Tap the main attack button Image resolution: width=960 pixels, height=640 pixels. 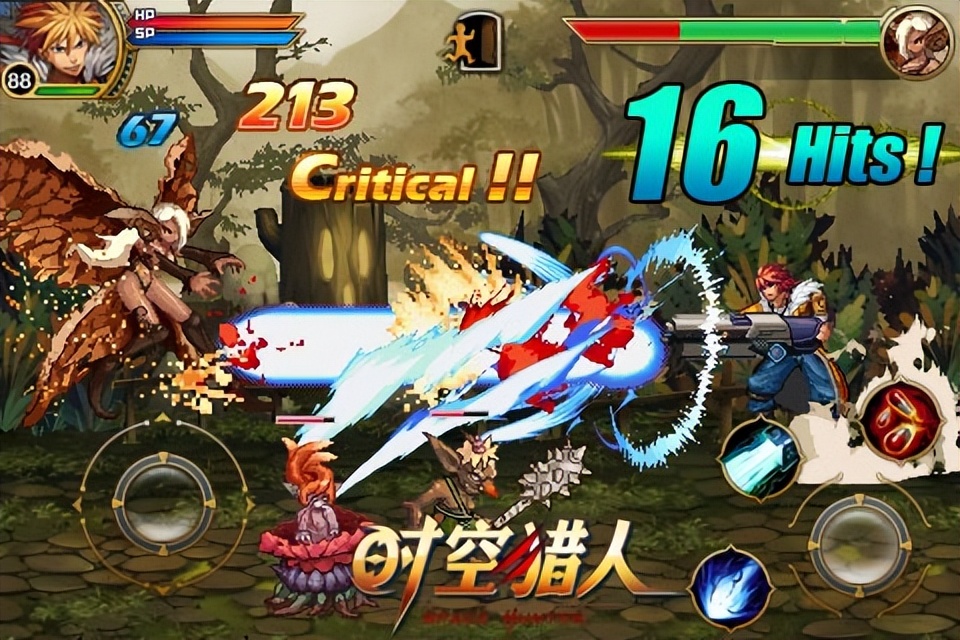[858, 544]
